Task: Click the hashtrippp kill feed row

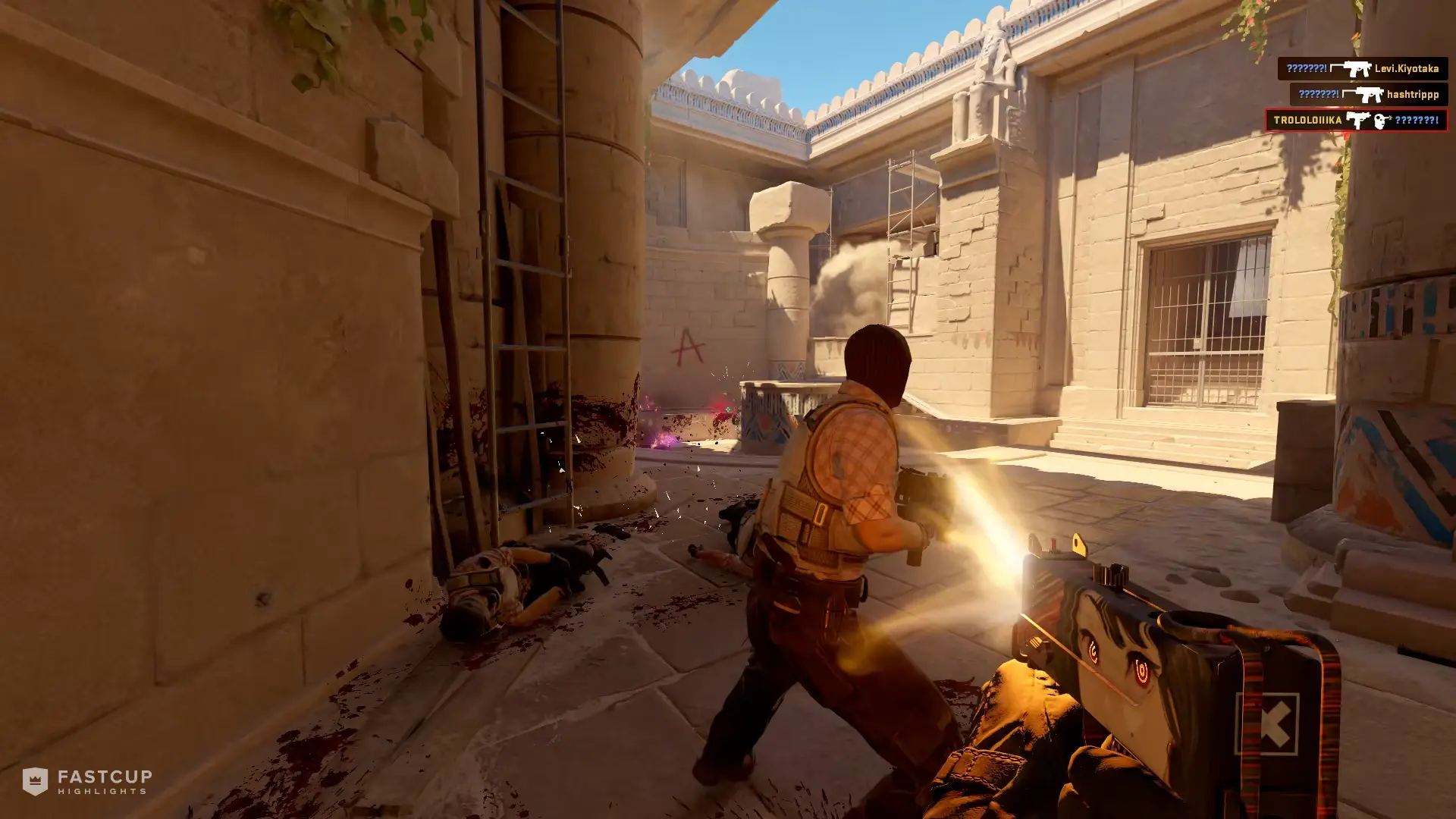Action: (x=1368, y=95)
